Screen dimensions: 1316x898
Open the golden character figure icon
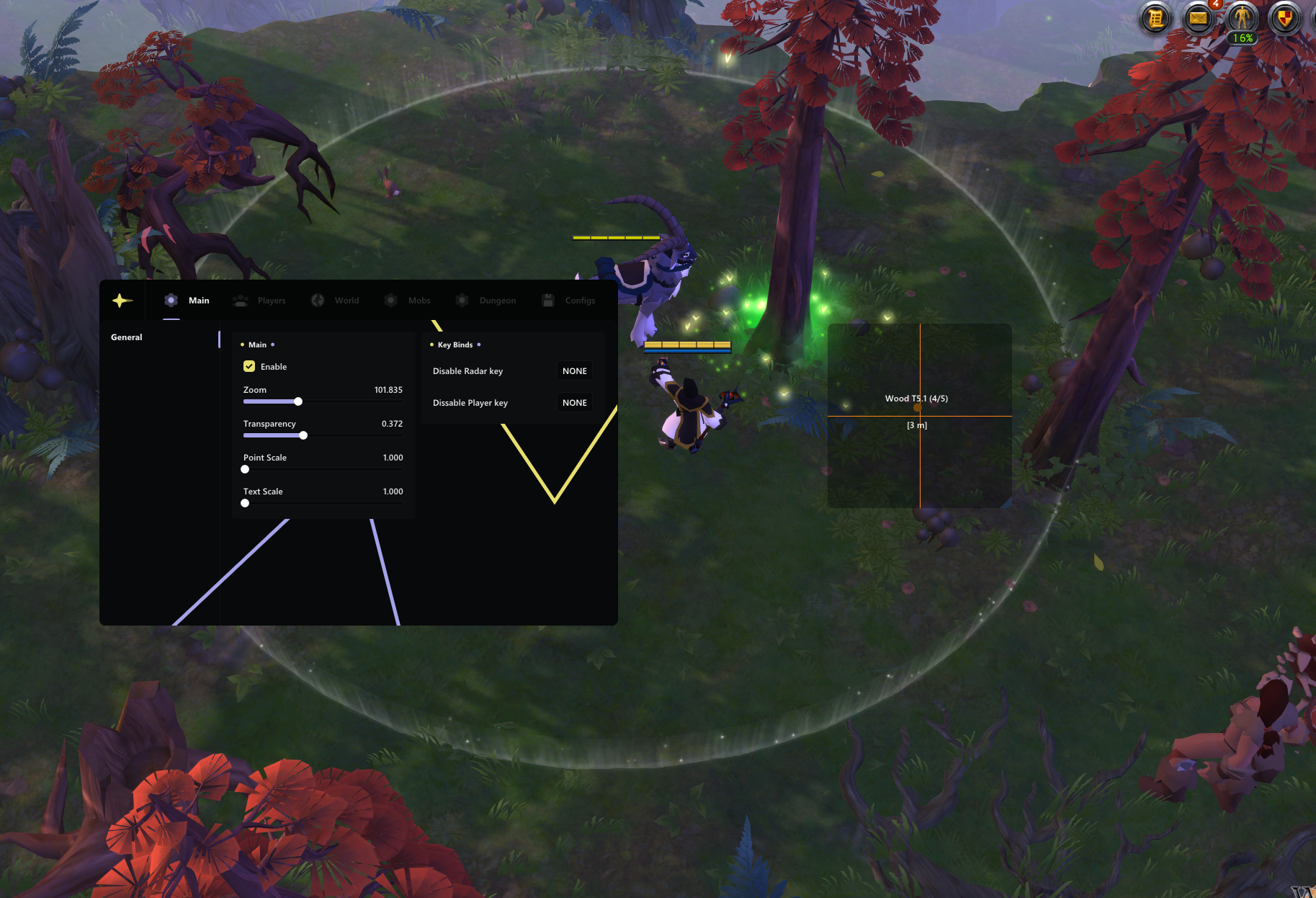click(x=1242, y=18)
